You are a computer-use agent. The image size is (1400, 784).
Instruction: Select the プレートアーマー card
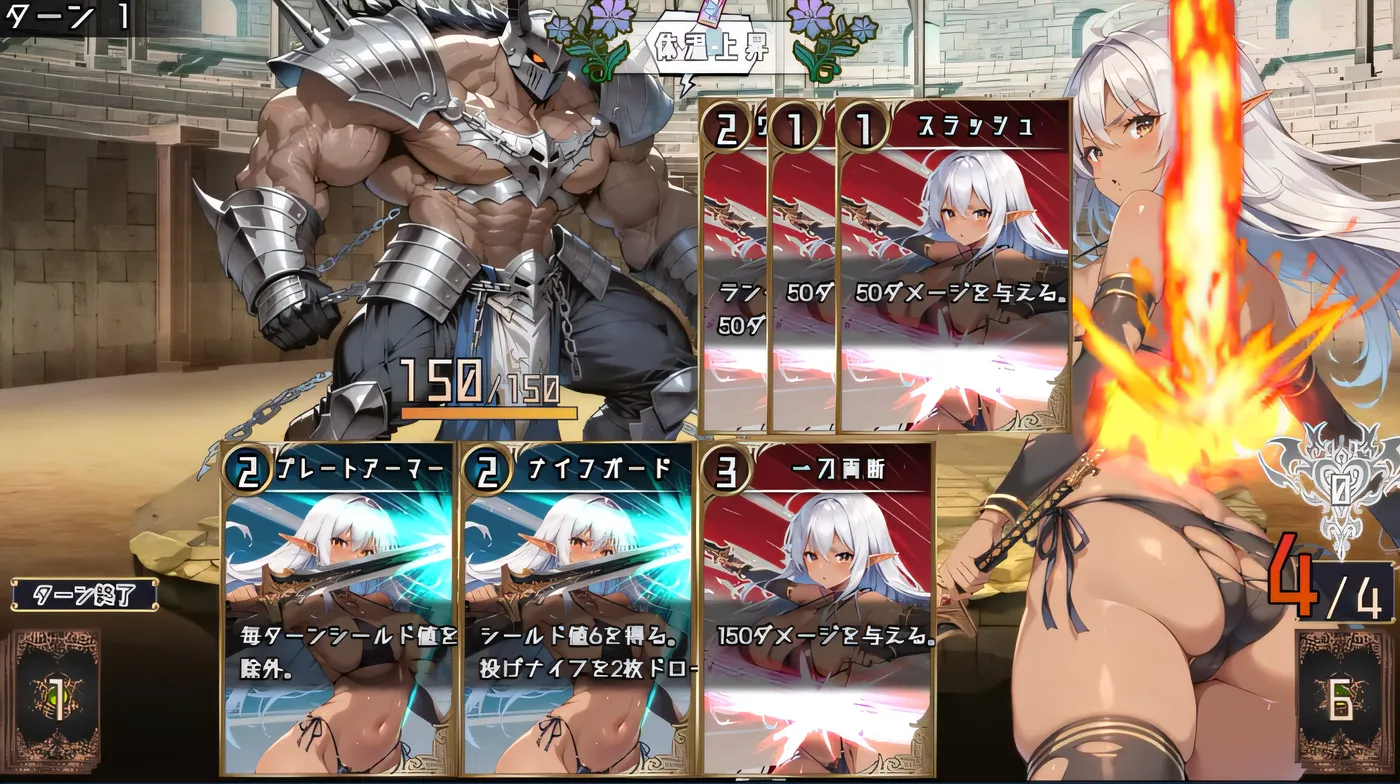[x=338, y=610]
